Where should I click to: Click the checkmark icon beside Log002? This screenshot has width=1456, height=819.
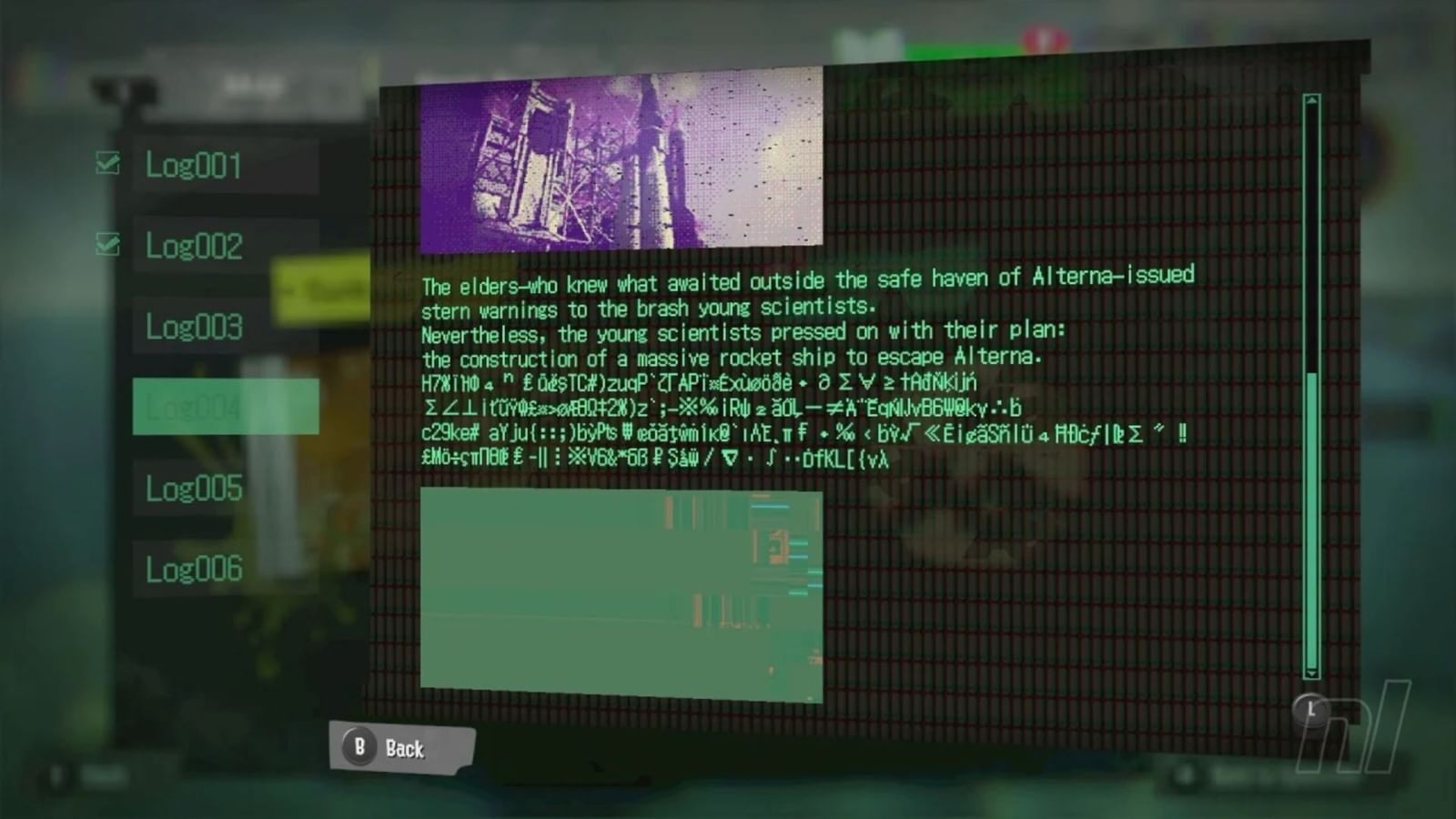click(108, 243)
